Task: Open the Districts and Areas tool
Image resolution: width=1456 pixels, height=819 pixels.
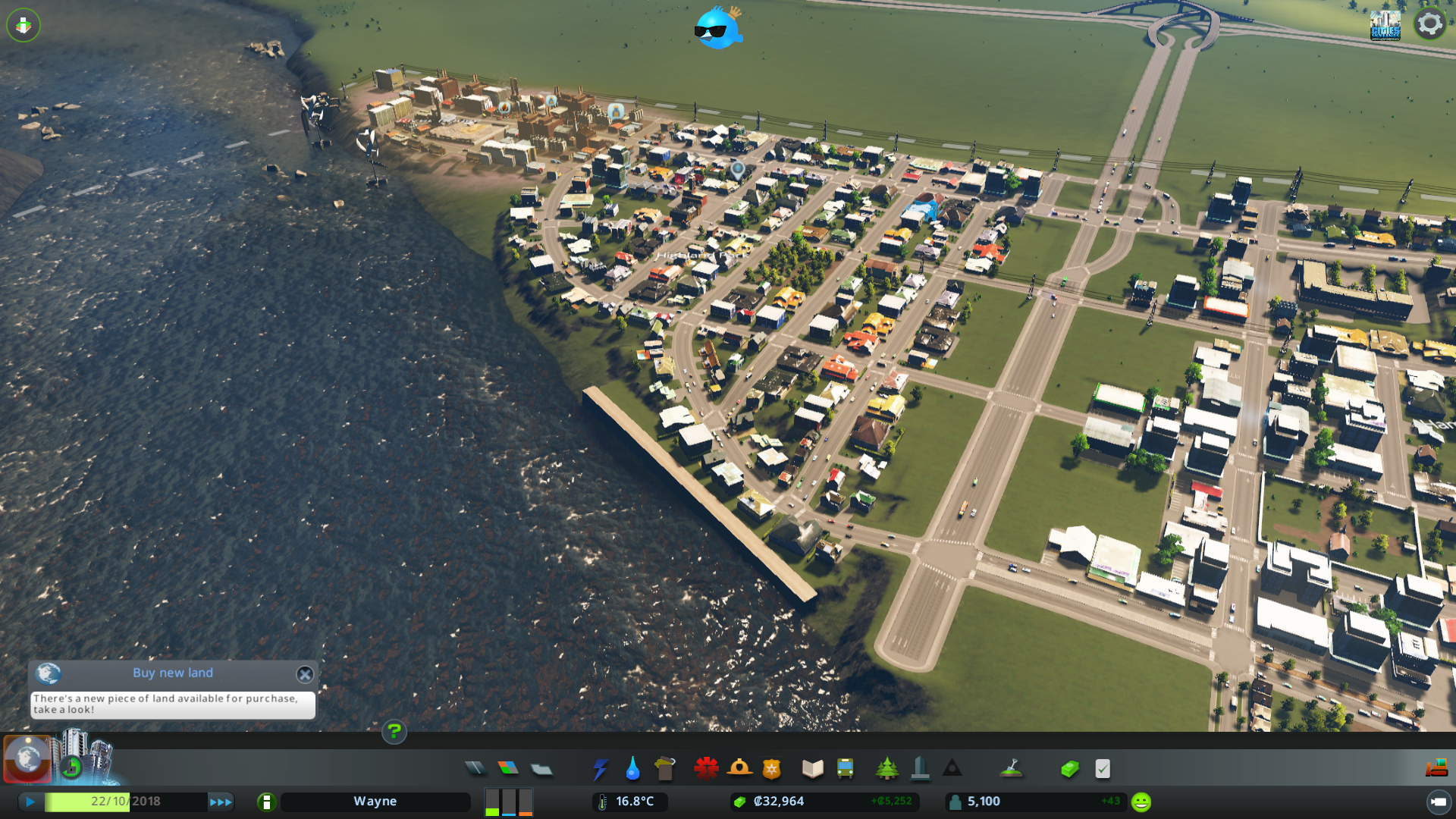Action: (x=541, y=768)
